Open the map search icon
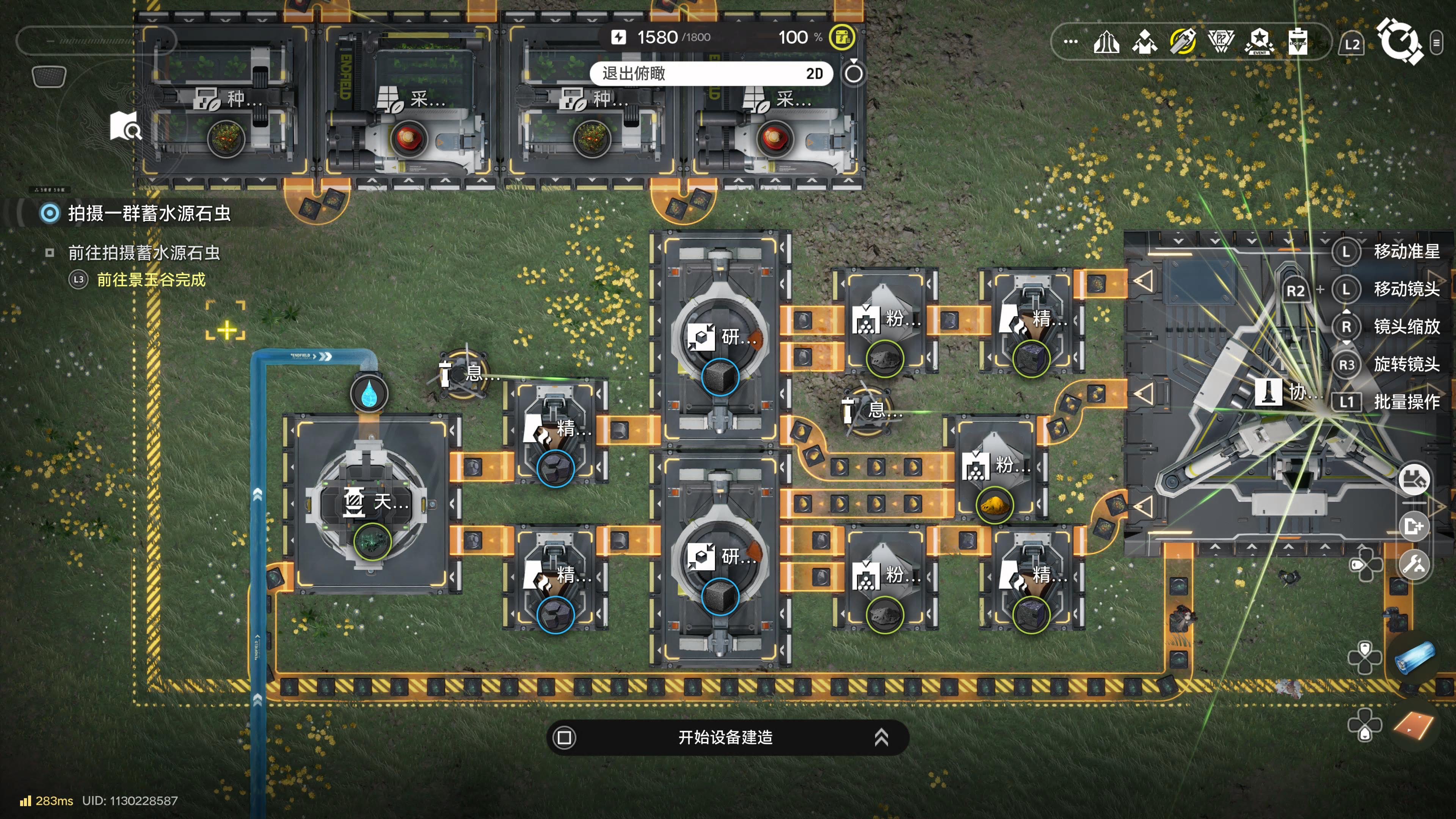 click(x=126, y=126)
